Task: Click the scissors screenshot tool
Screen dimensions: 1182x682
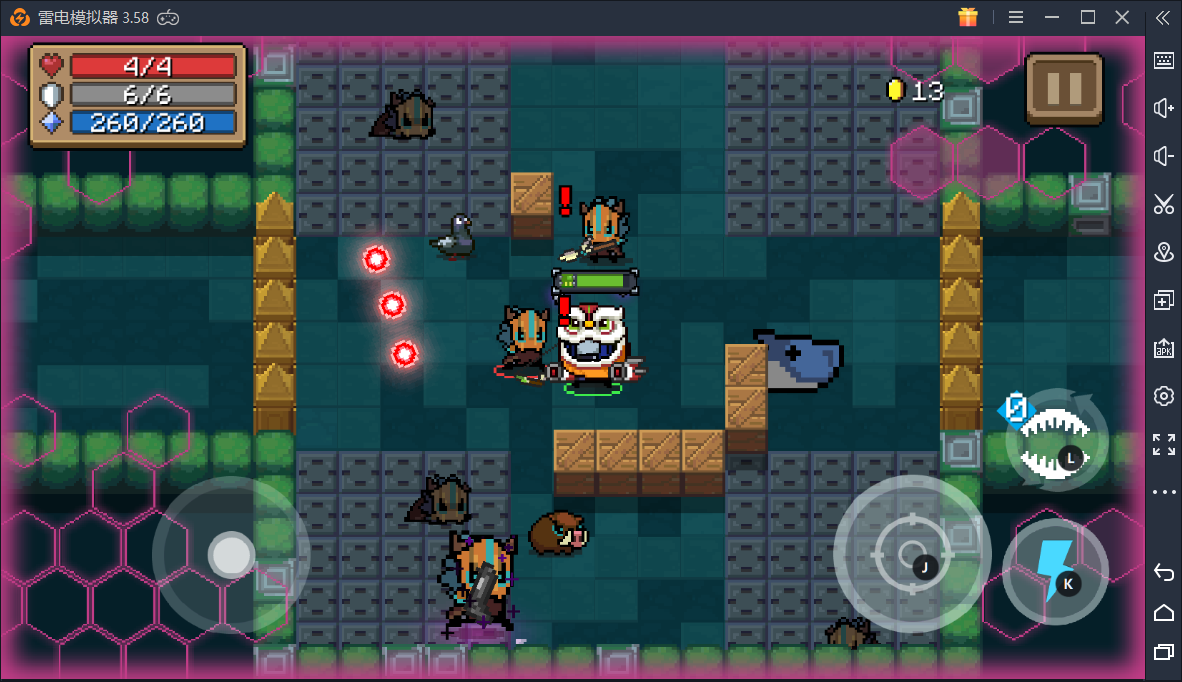Action: click(1163, 204)
